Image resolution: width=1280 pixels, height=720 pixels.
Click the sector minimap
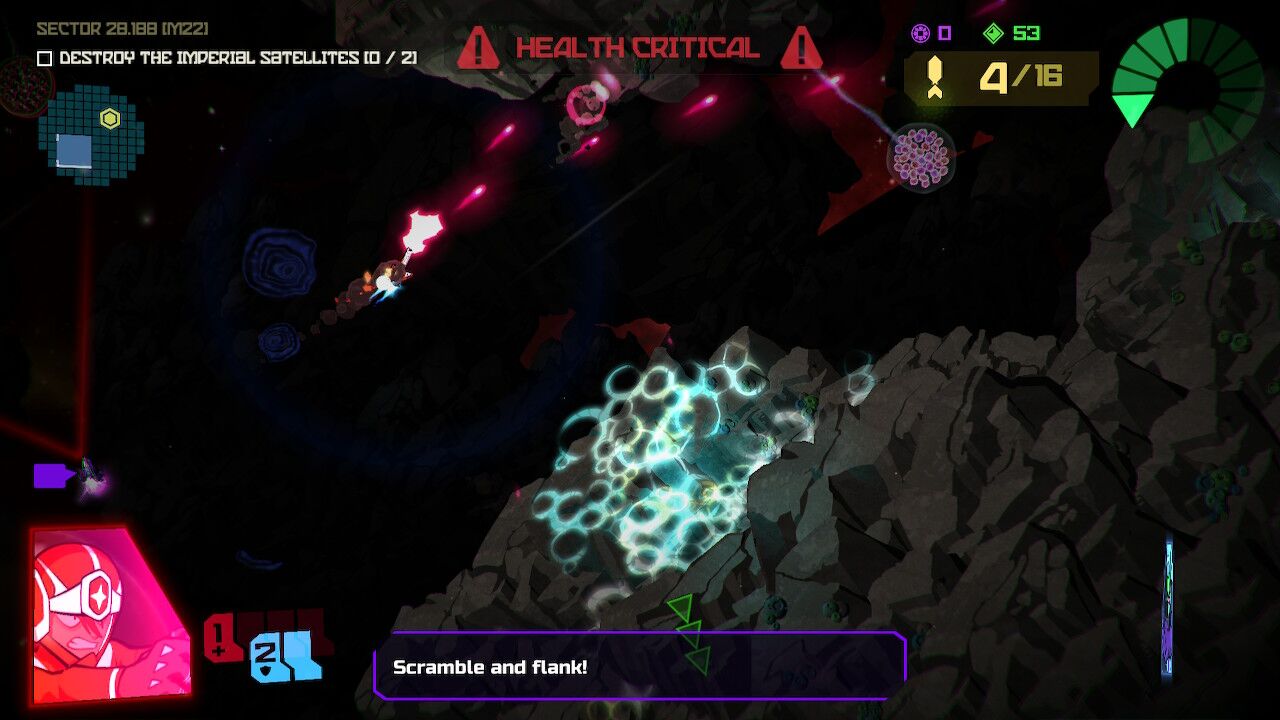[90, 137]
